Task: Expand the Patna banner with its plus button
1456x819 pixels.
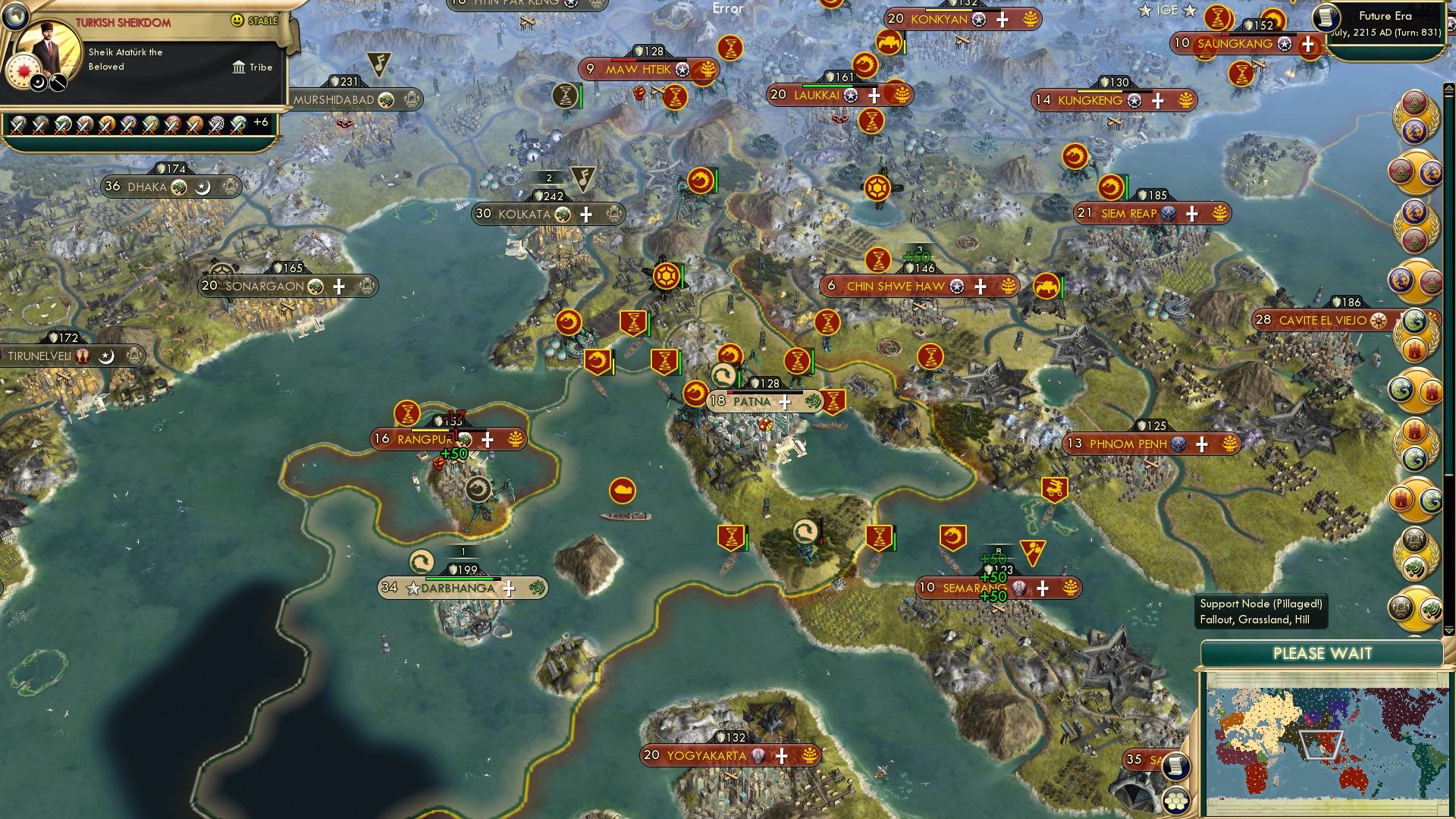Action: (x=785, y=401)
